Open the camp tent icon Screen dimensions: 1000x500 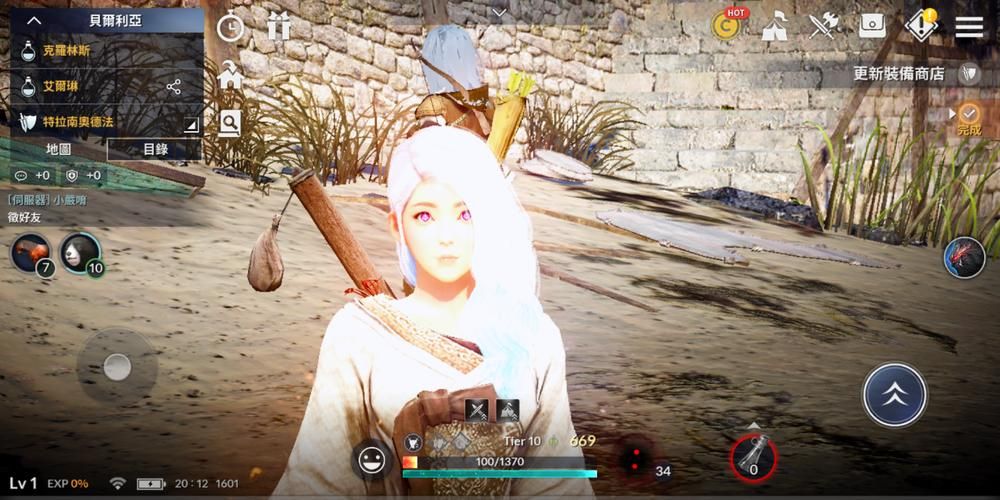[775, 26]
